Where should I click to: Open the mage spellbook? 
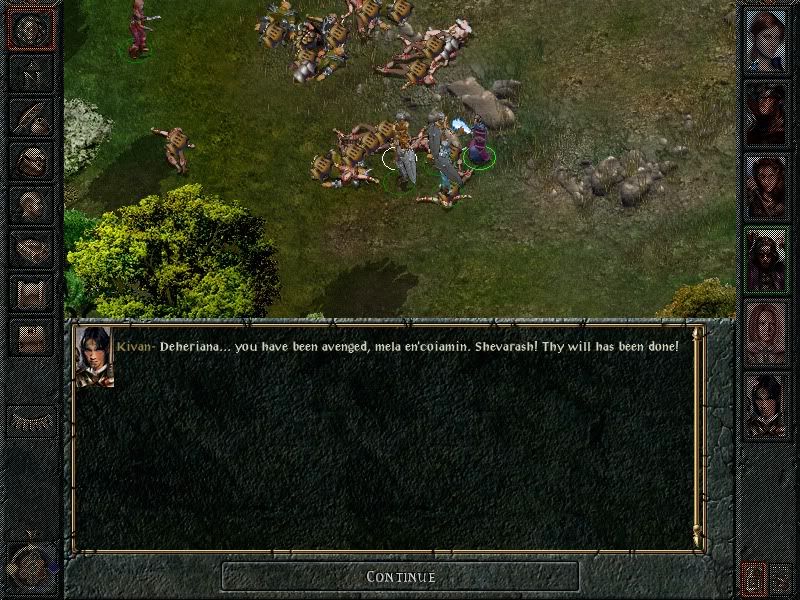tap(30, 249)
